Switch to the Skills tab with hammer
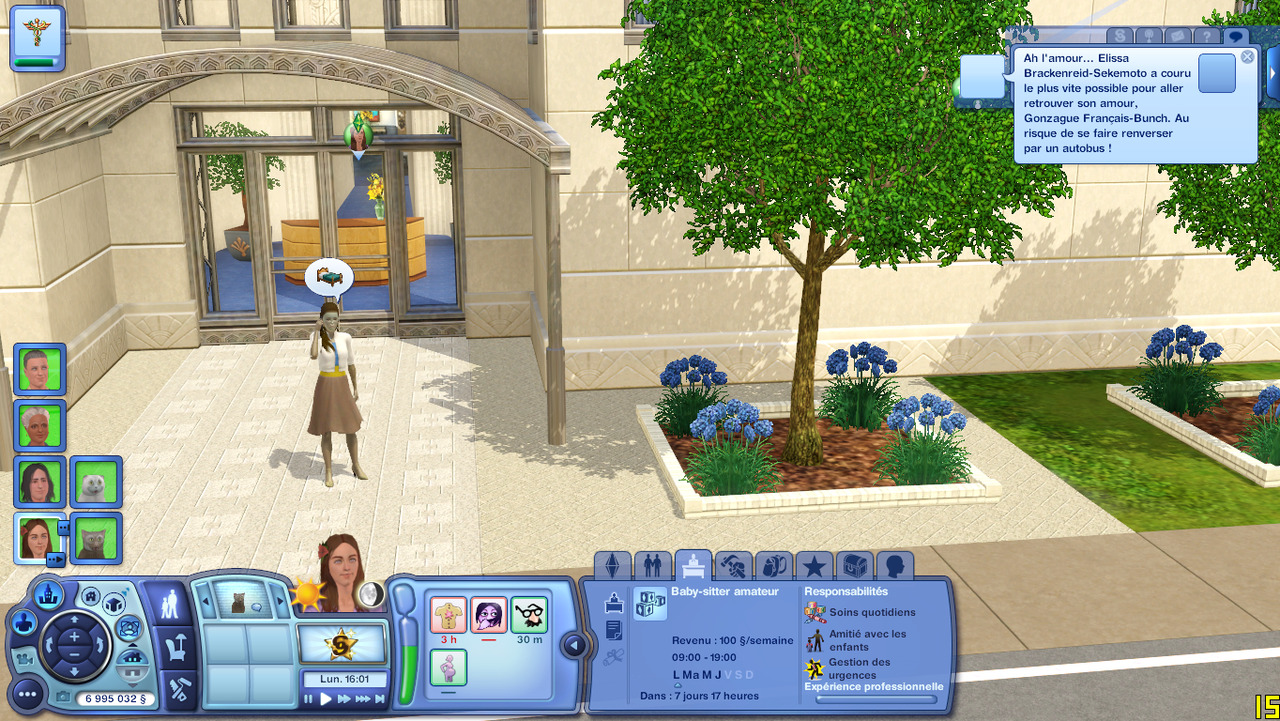Viewport: 1280px width, 721px height. click(x=733, y=566)
